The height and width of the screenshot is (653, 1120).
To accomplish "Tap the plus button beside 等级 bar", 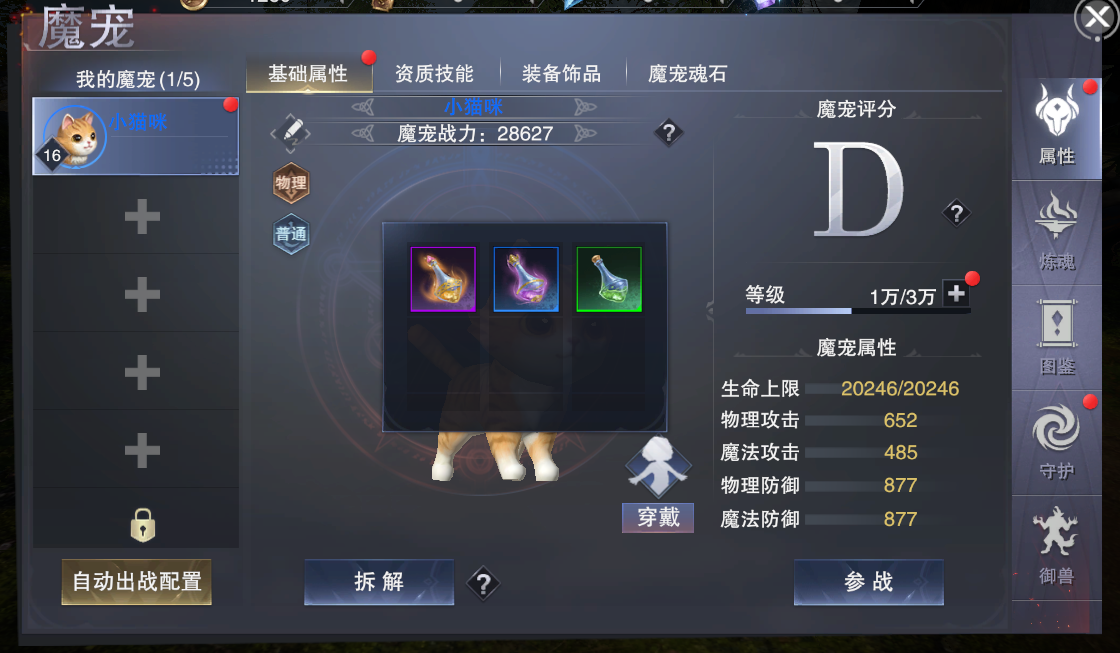I will pos(956,293).
